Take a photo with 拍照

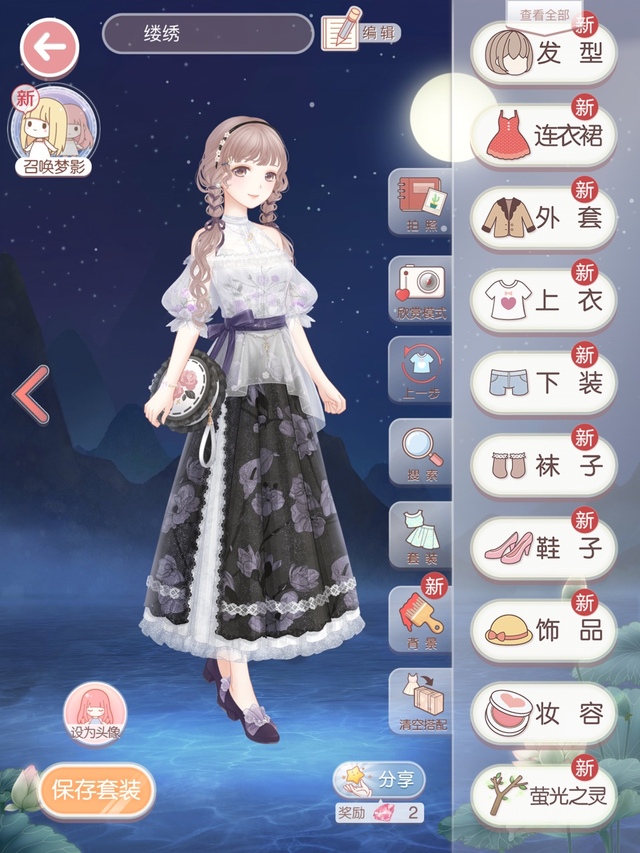pos(421,204)
